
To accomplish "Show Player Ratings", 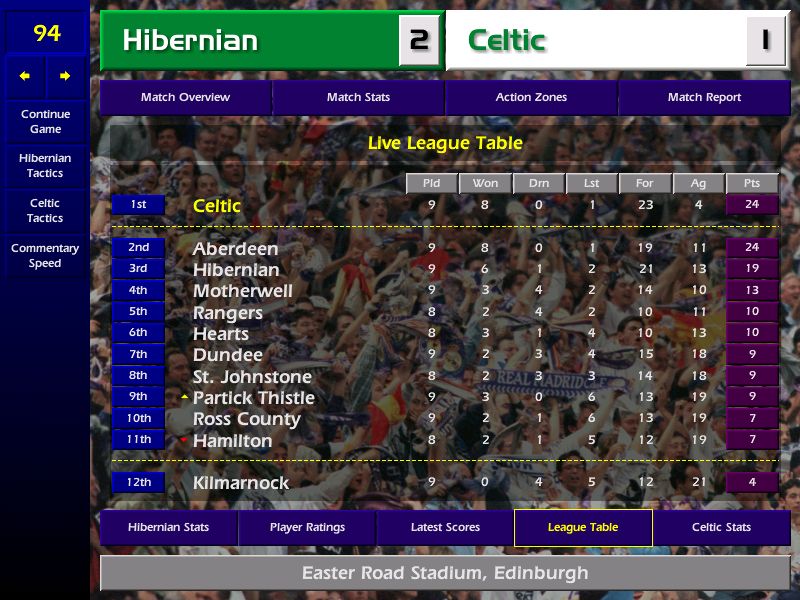I will pyautogui.click(x=307, y=527).
